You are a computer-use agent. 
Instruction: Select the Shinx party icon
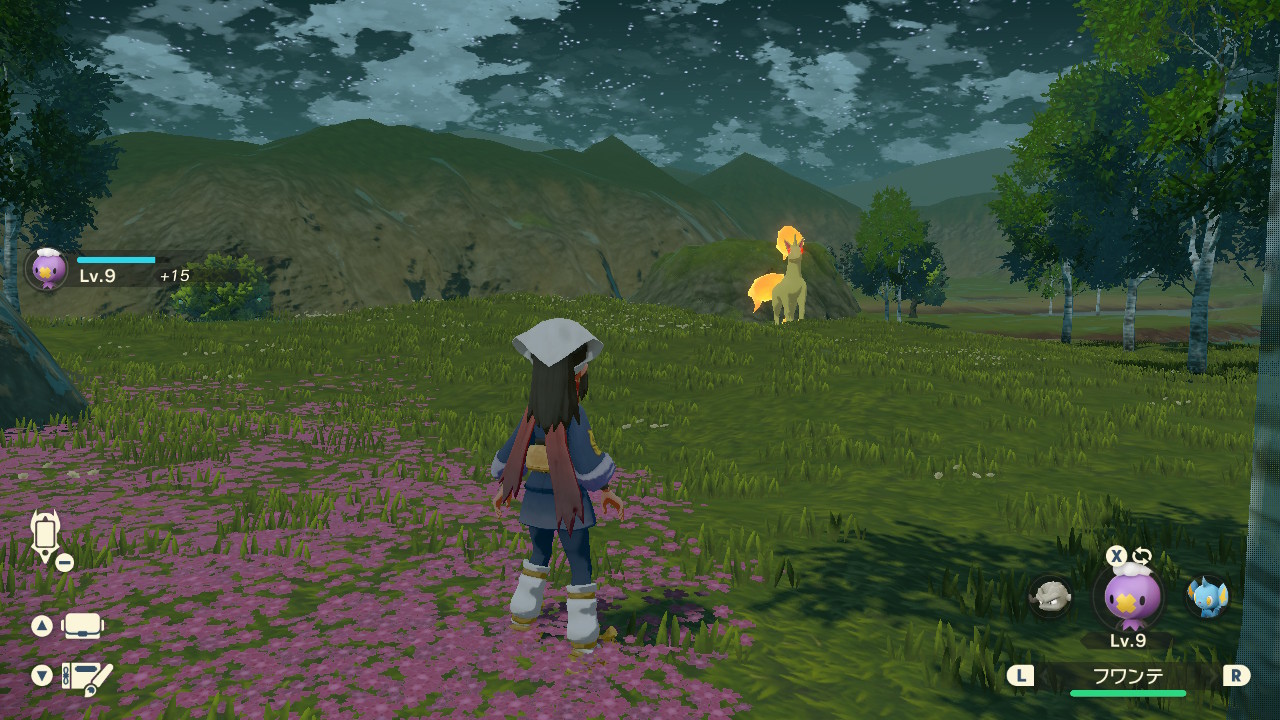(x=1207, y=596)
